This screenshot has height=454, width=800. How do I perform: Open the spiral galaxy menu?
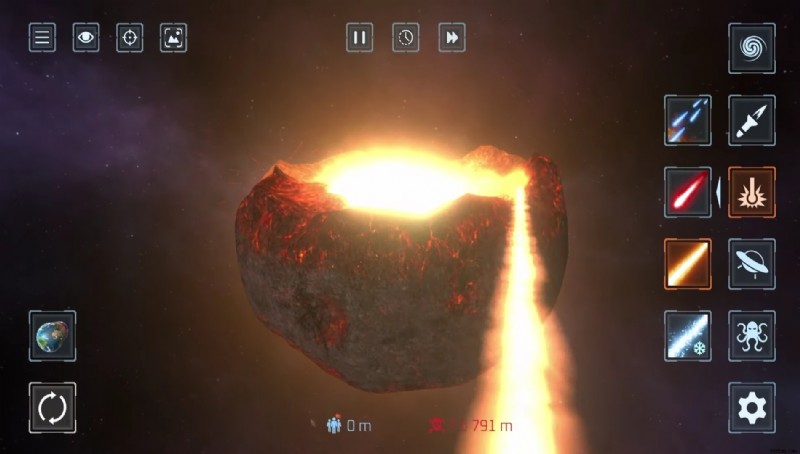coord(751,49)
